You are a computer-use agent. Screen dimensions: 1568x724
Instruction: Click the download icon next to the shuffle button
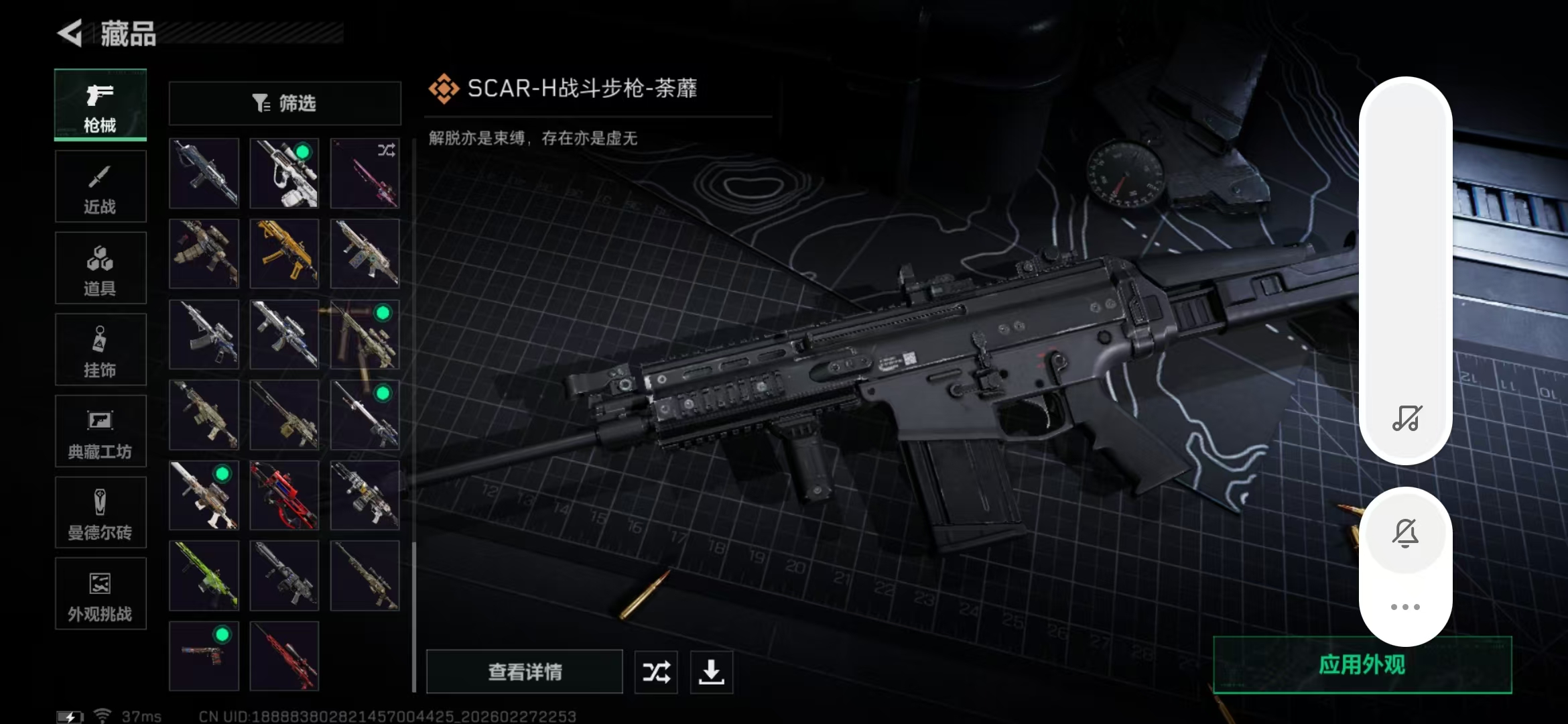pos(712,672)
